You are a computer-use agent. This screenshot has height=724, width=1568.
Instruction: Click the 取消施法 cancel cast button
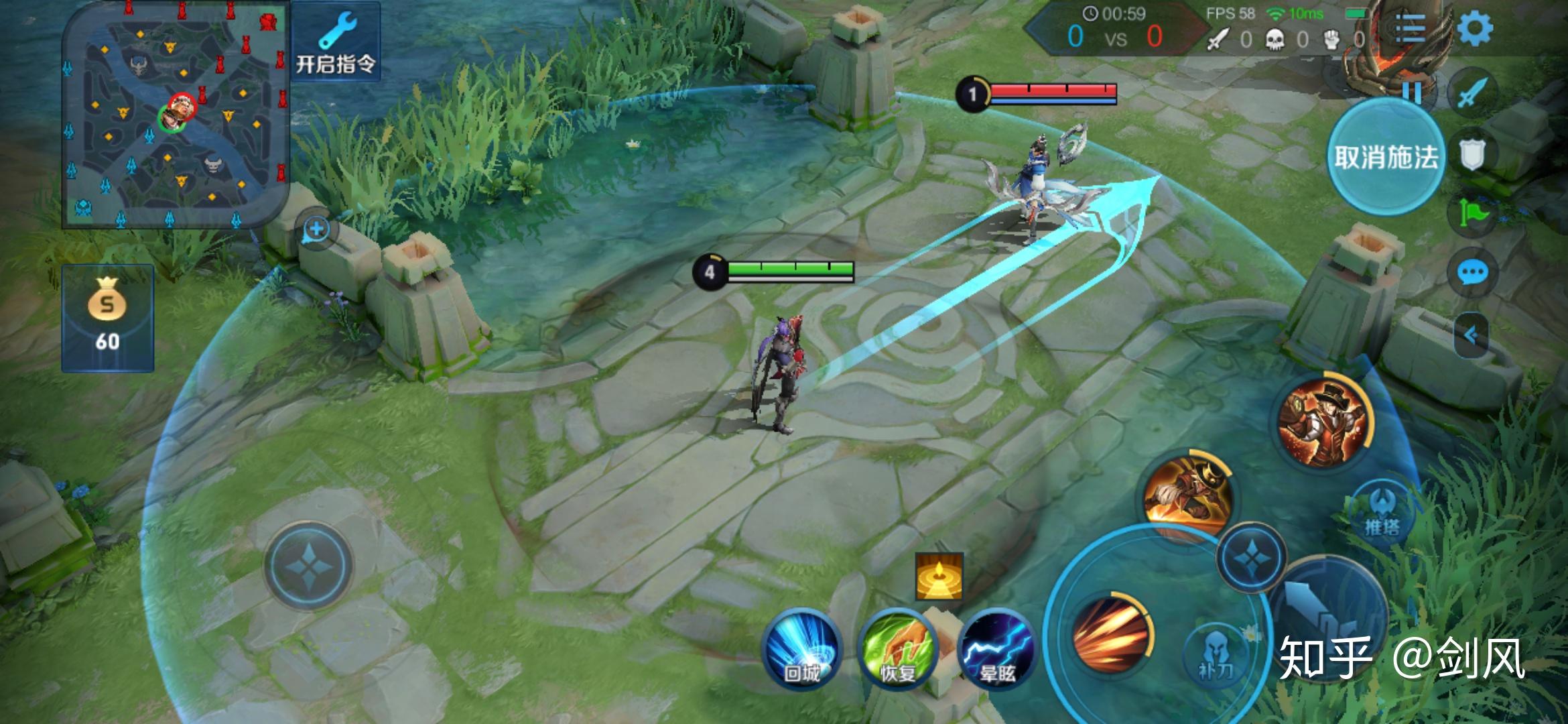pos(1386,157)
